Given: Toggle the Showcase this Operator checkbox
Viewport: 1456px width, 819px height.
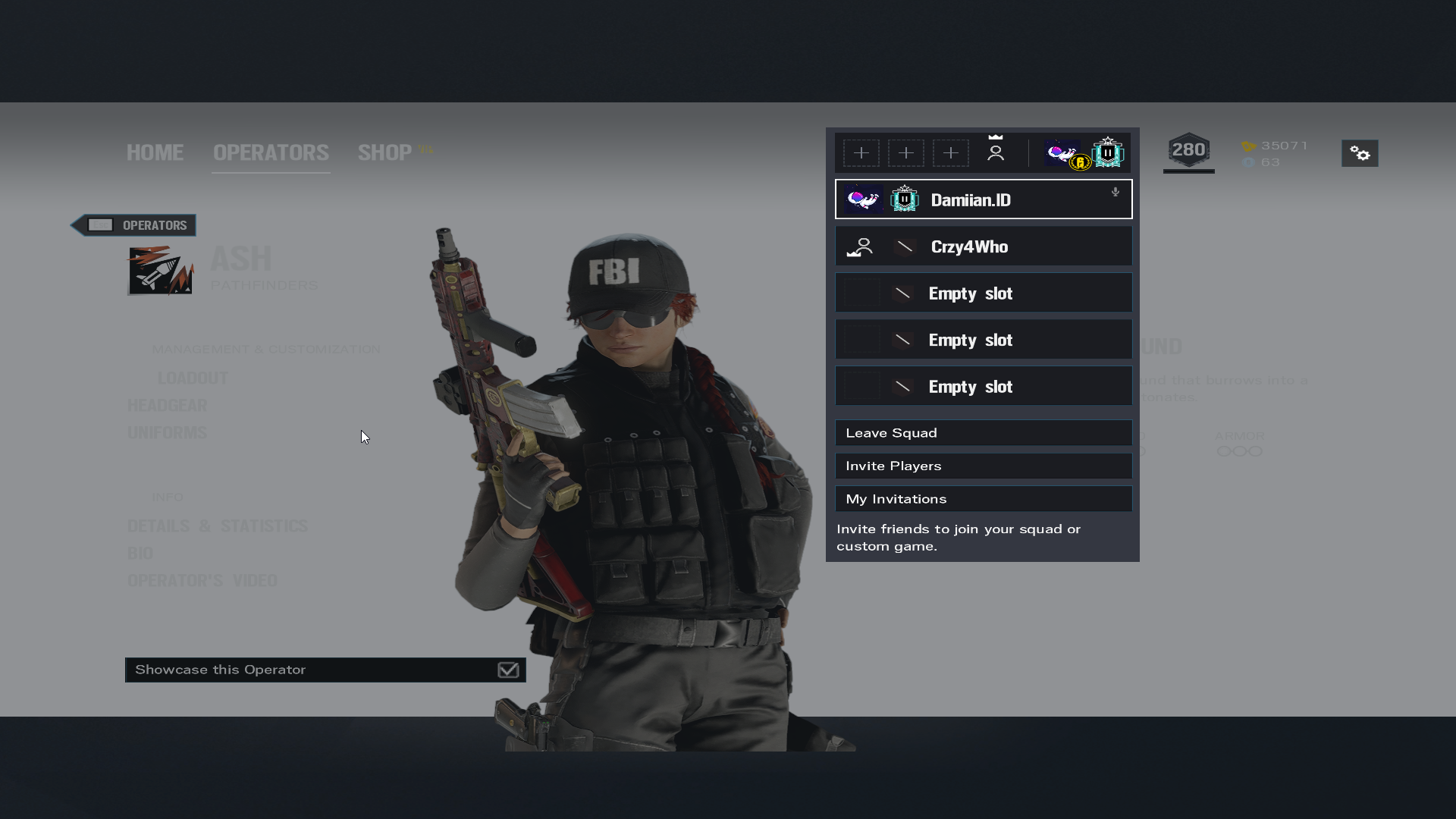Looking at the screenshot, I should [x=508, y=670].
